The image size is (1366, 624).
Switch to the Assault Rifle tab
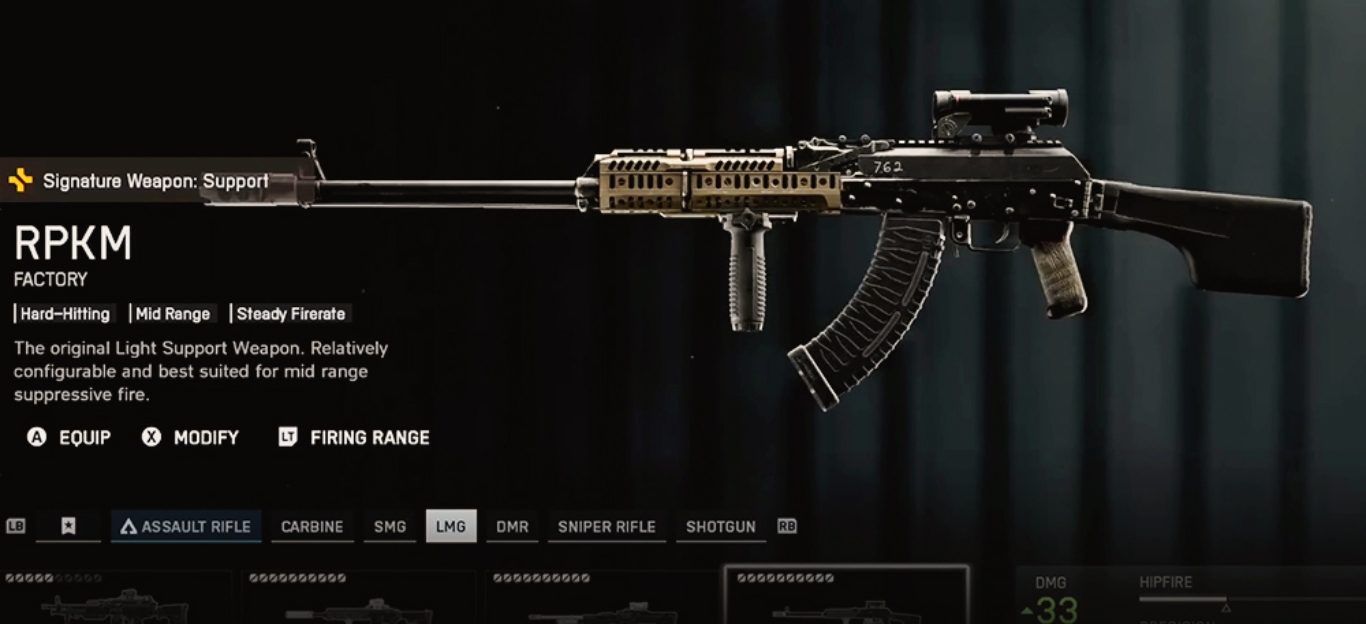pos(186,526)
